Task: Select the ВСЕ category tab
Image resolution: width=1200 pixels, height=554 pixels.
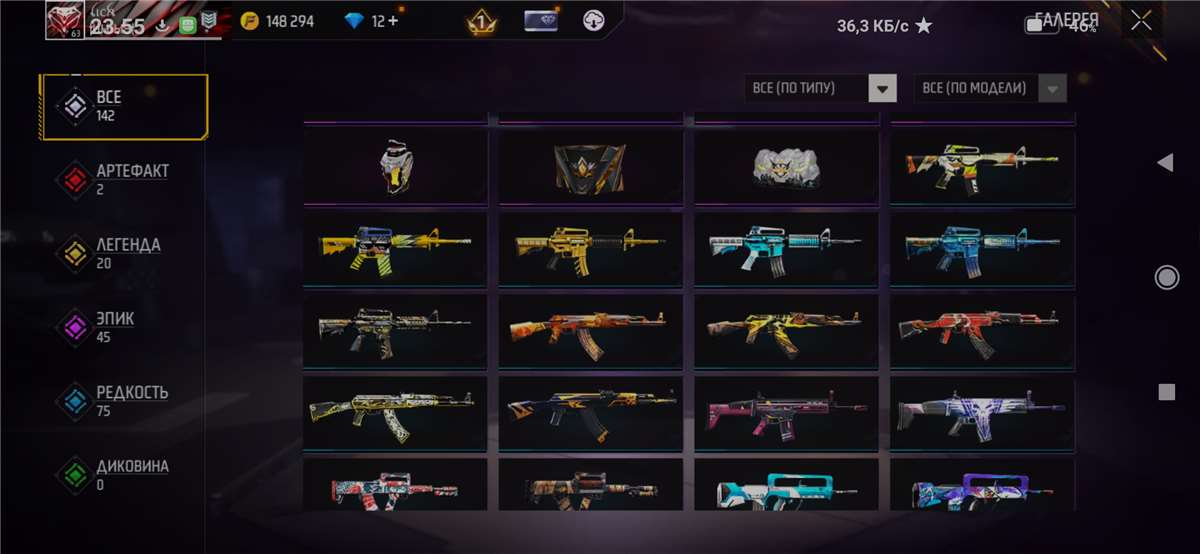Action: [123, 106]
